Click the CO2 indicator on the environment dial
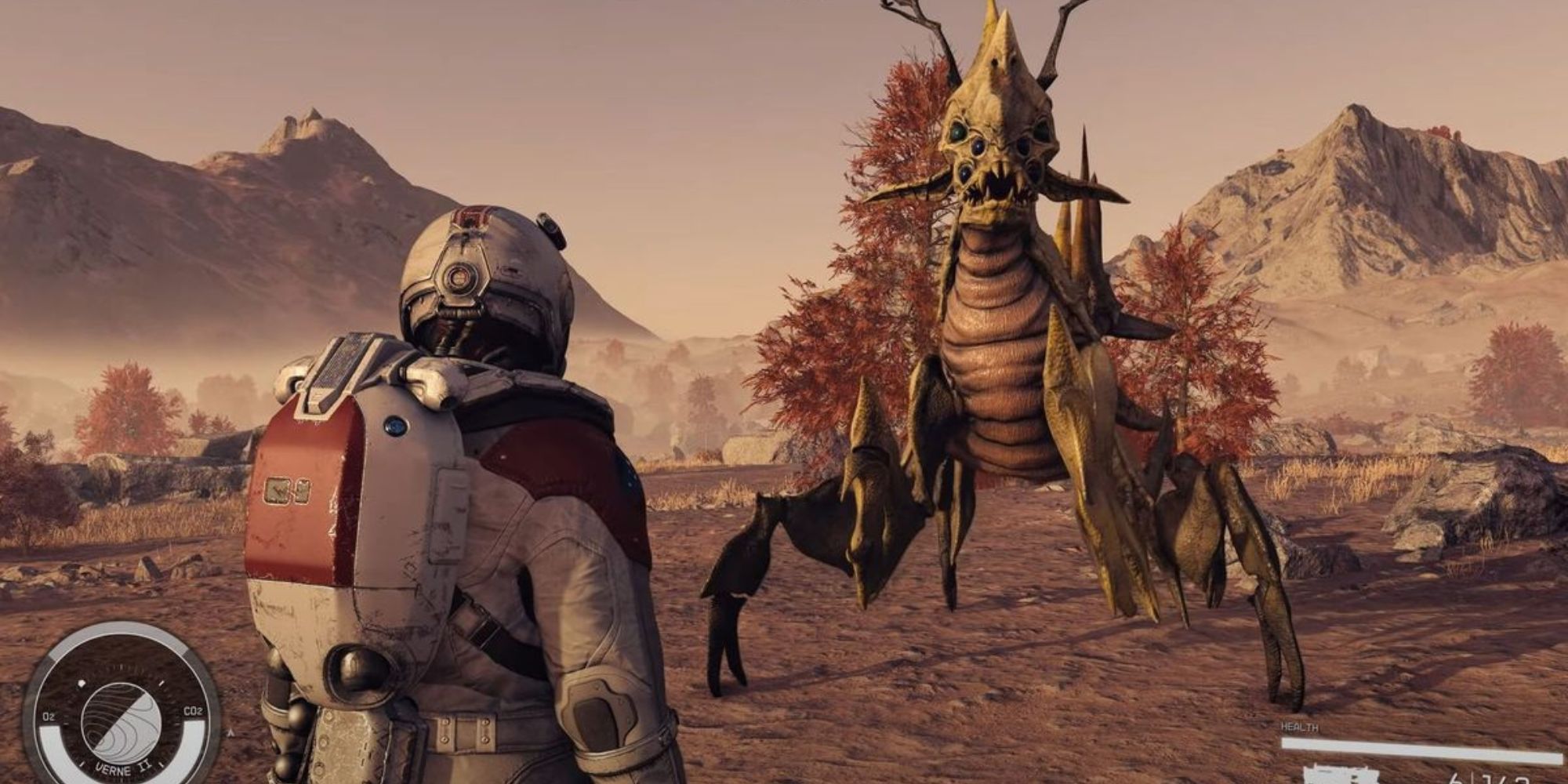Screen dimensions: 1568x784 coord(193,710)
